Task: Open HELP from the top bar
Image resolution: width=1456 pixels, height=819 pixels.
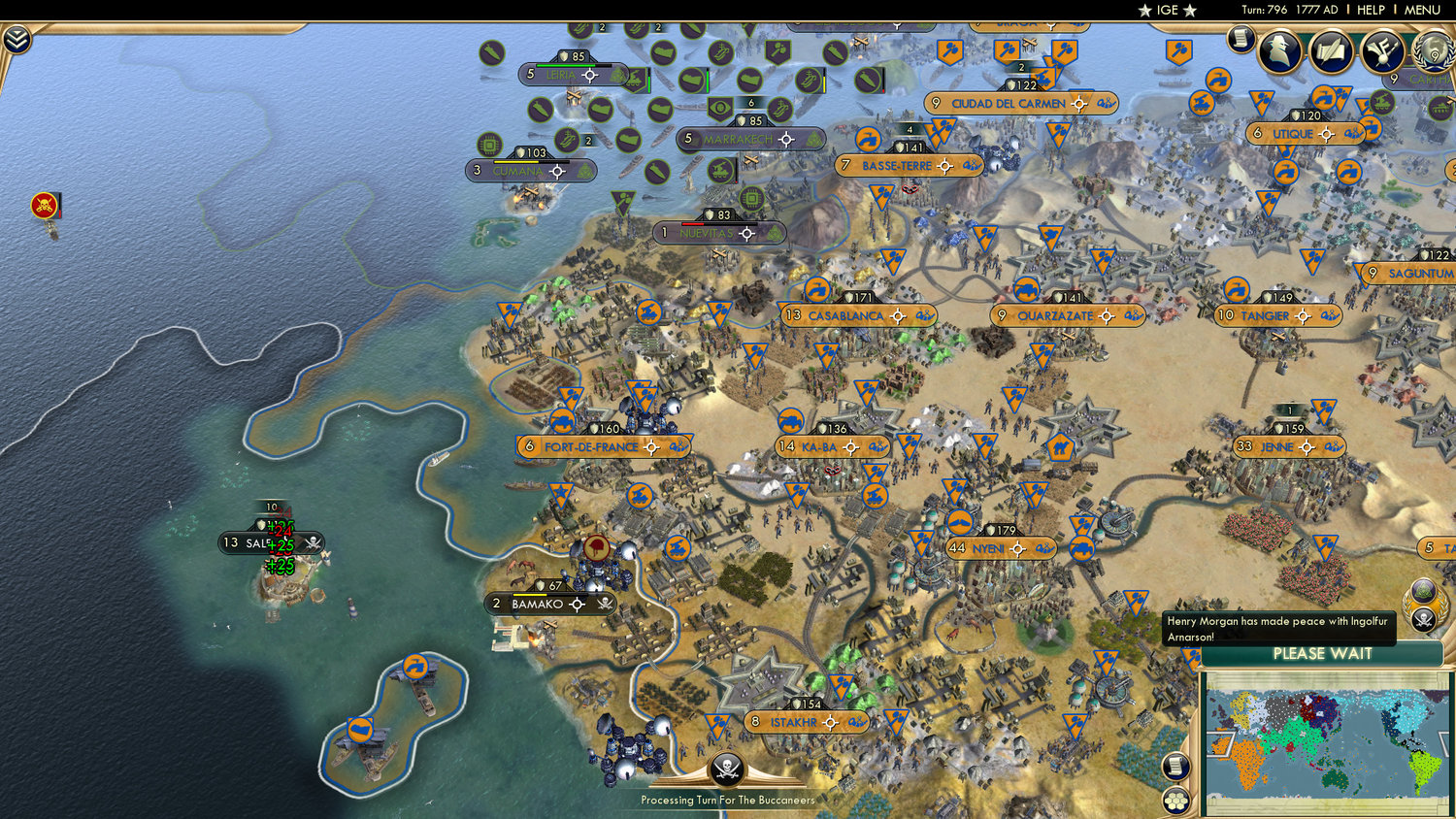Action: tap(1370, 11)
